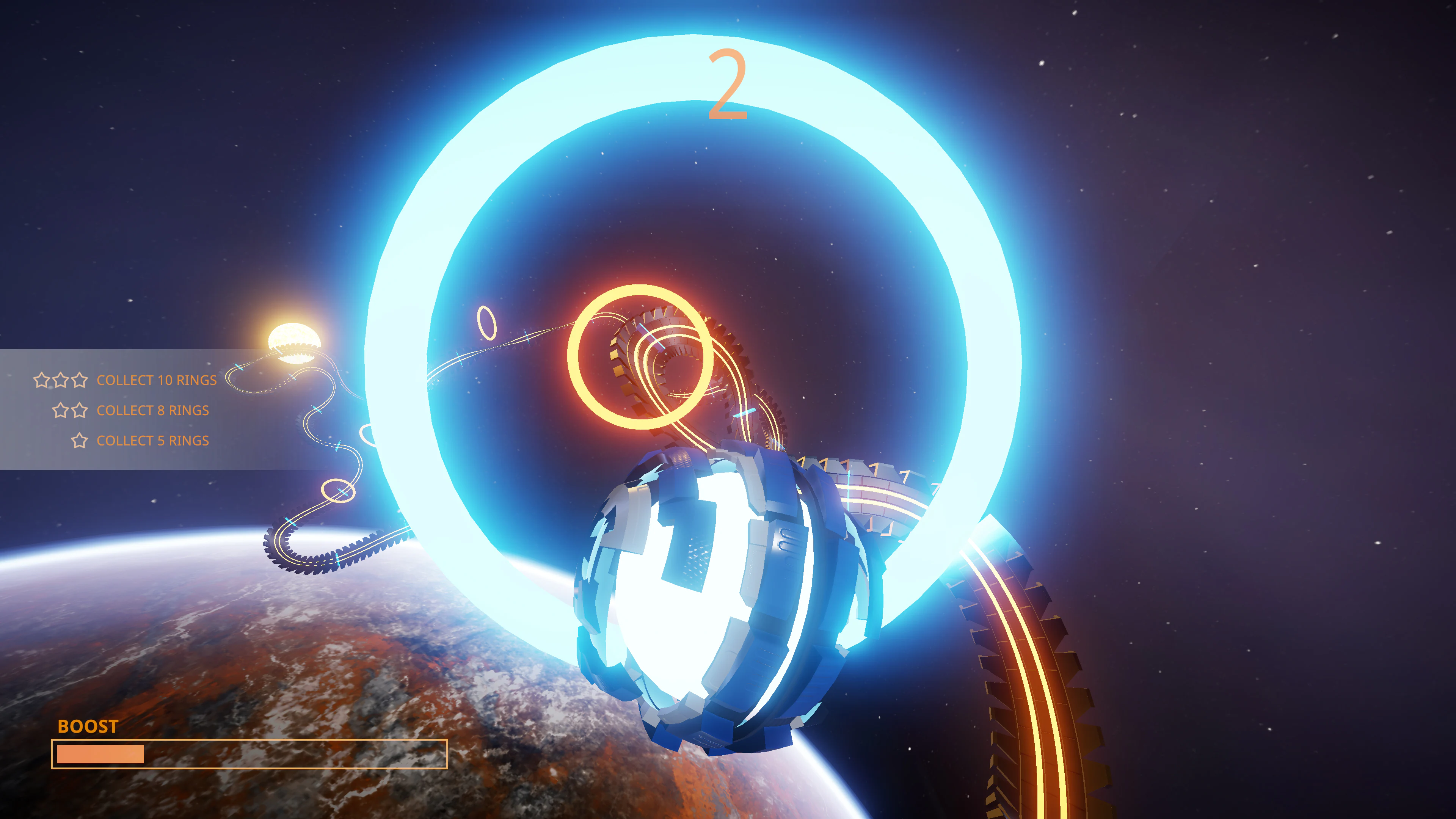The width and height of the screenshot is (1456, 819).
Task: Click the single star beside COLLECT 5 RINGS
Action: point(80,440)
